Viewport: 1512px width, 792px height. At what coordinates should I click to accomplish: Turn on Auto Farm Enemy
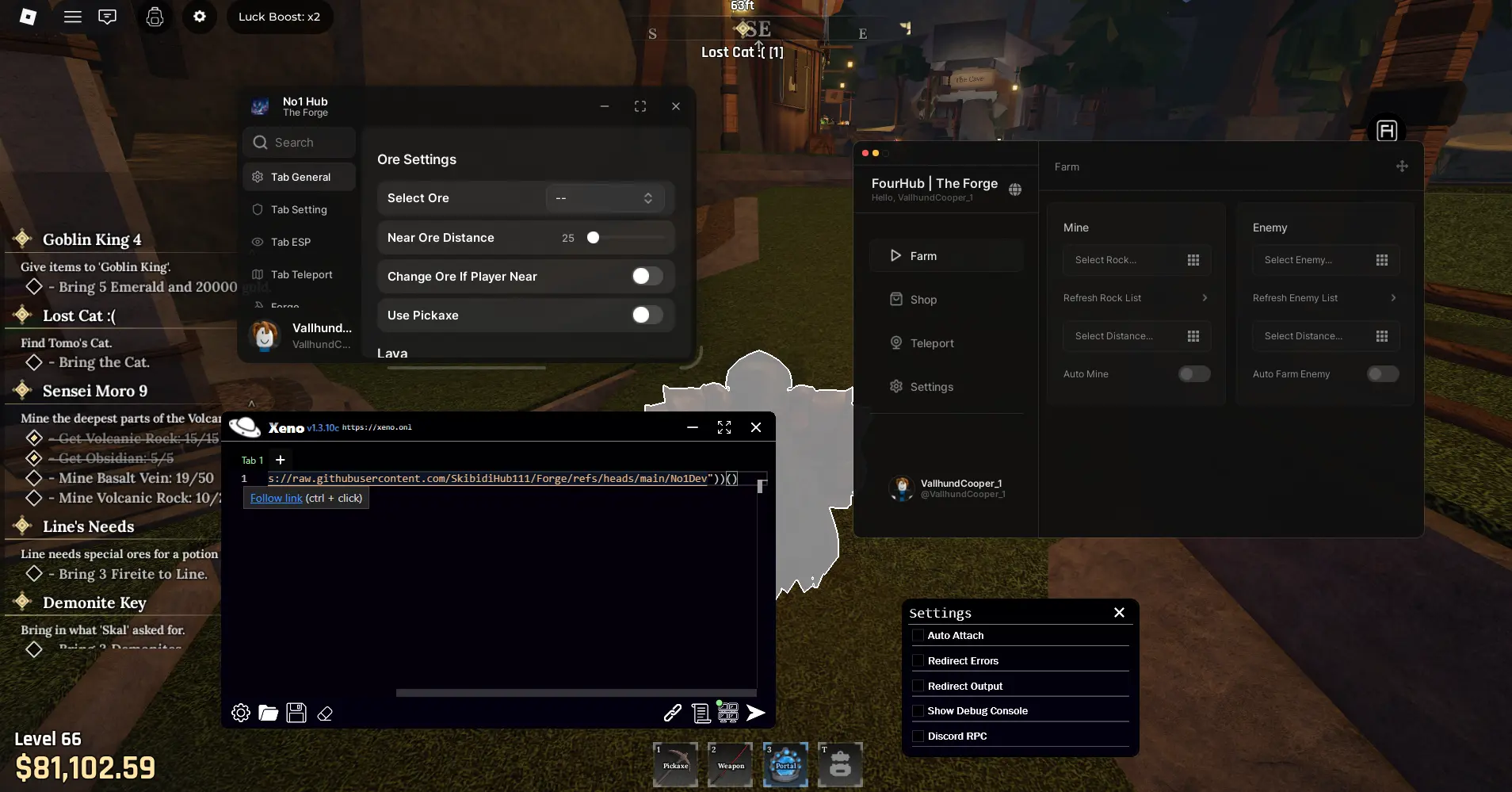pyautogui.click(x=1383, y=373)
